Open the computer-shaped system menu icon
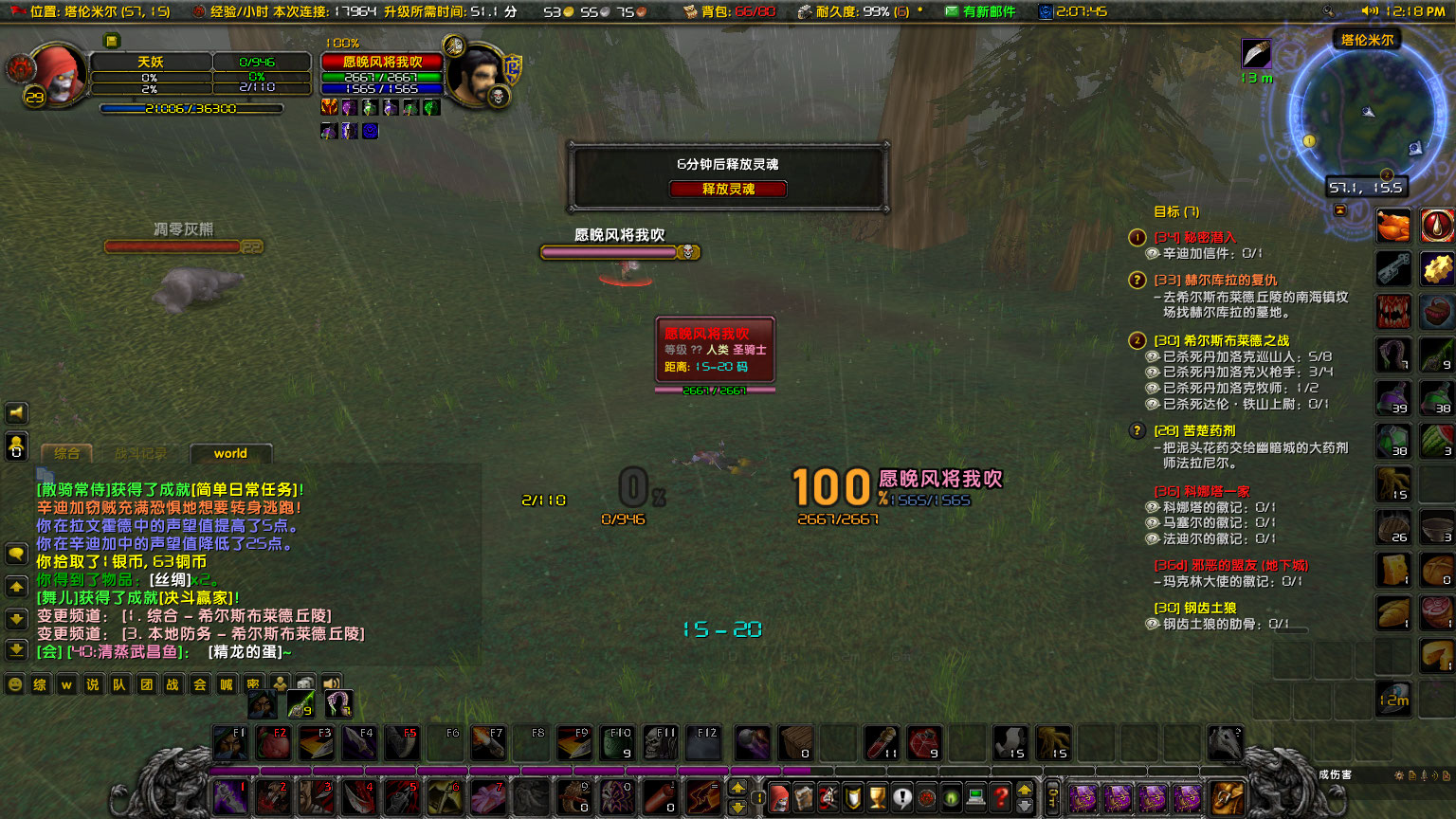This screenshot has width=1456, height=819. coord(975,797)
